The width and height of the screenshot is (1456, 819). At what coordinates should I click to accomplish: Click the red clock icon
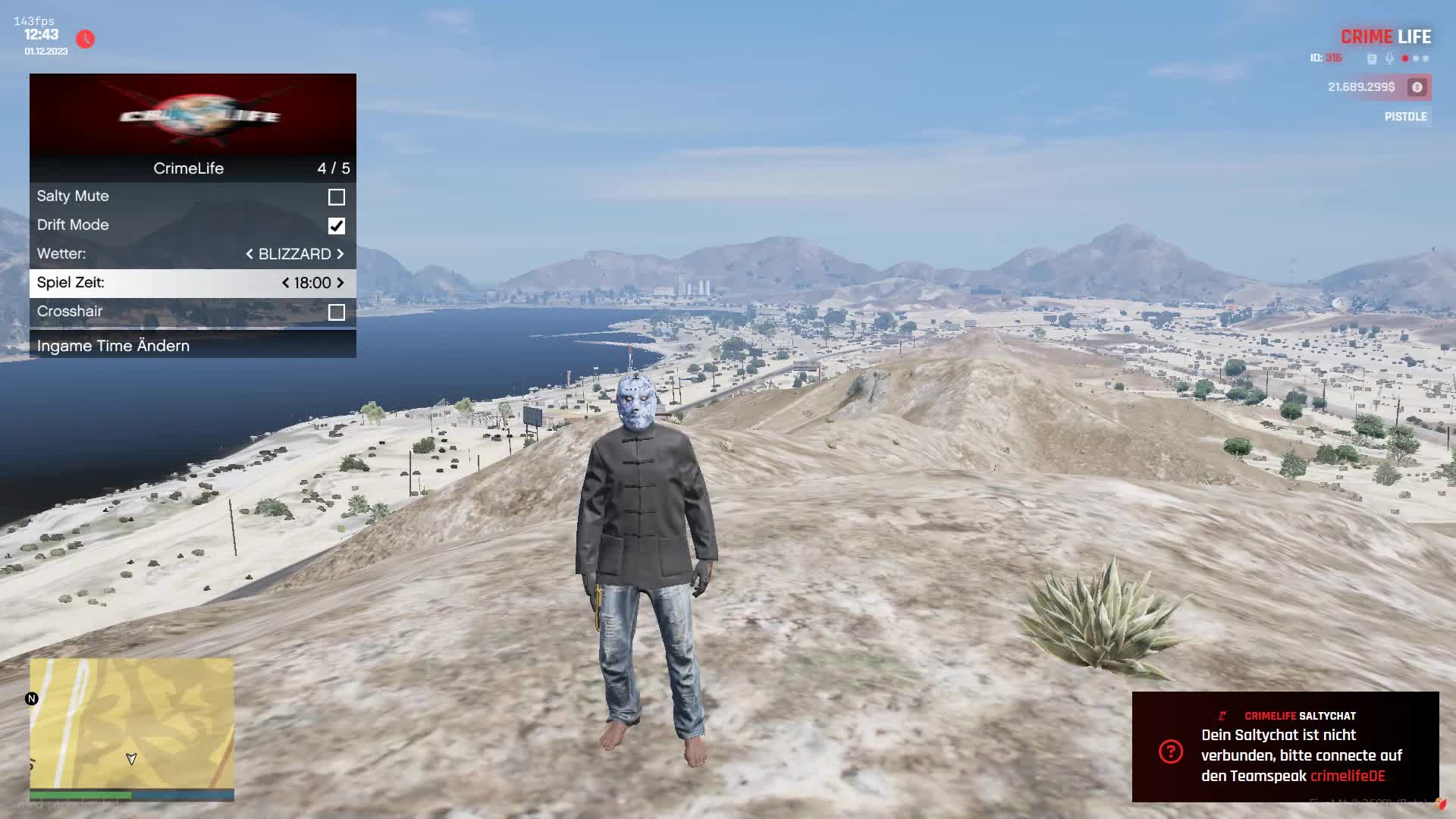point(86,39)
